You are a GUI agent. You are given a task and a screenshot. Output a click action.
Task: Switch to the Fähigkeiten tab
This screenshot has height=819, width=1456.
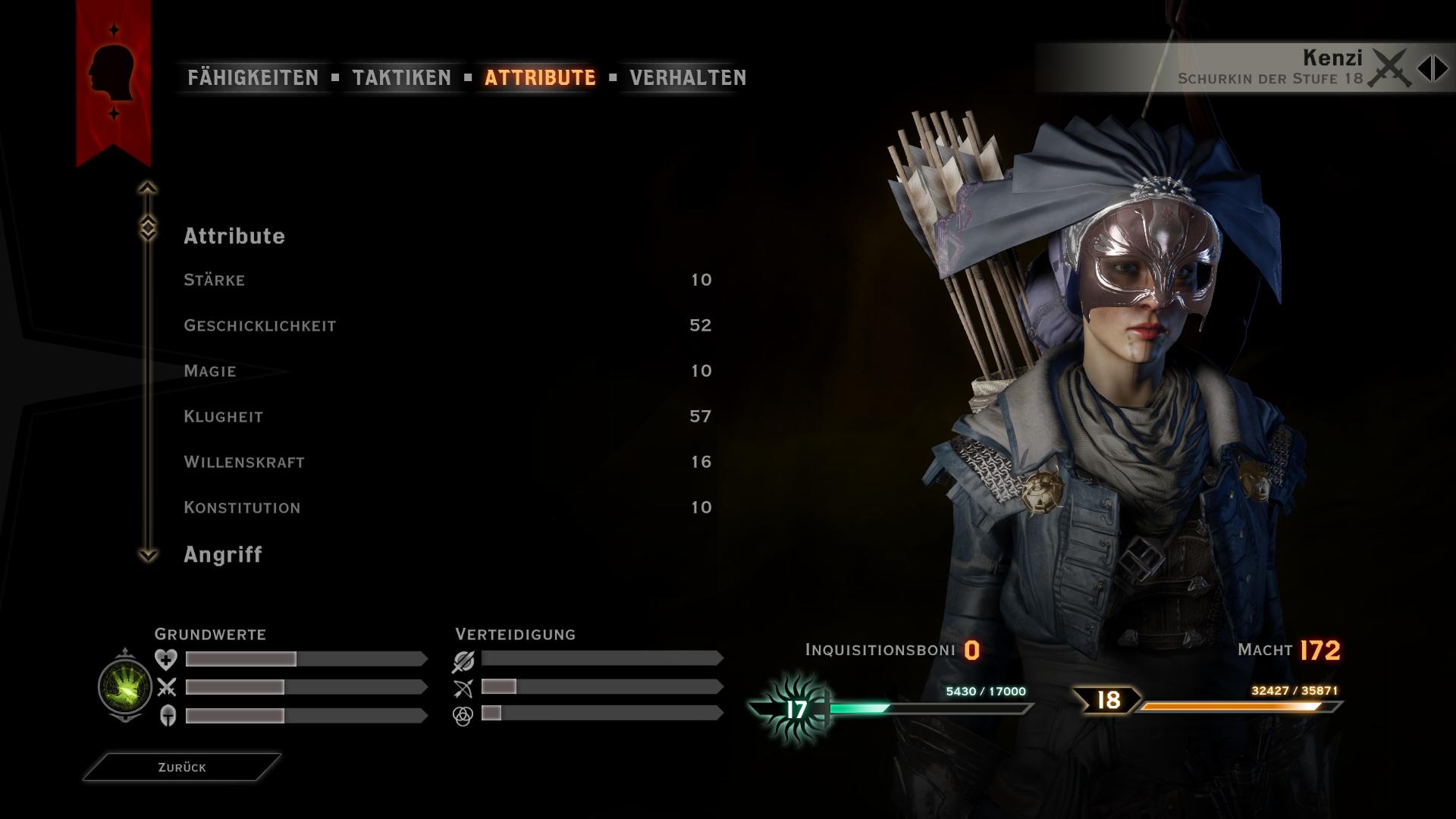253,77
